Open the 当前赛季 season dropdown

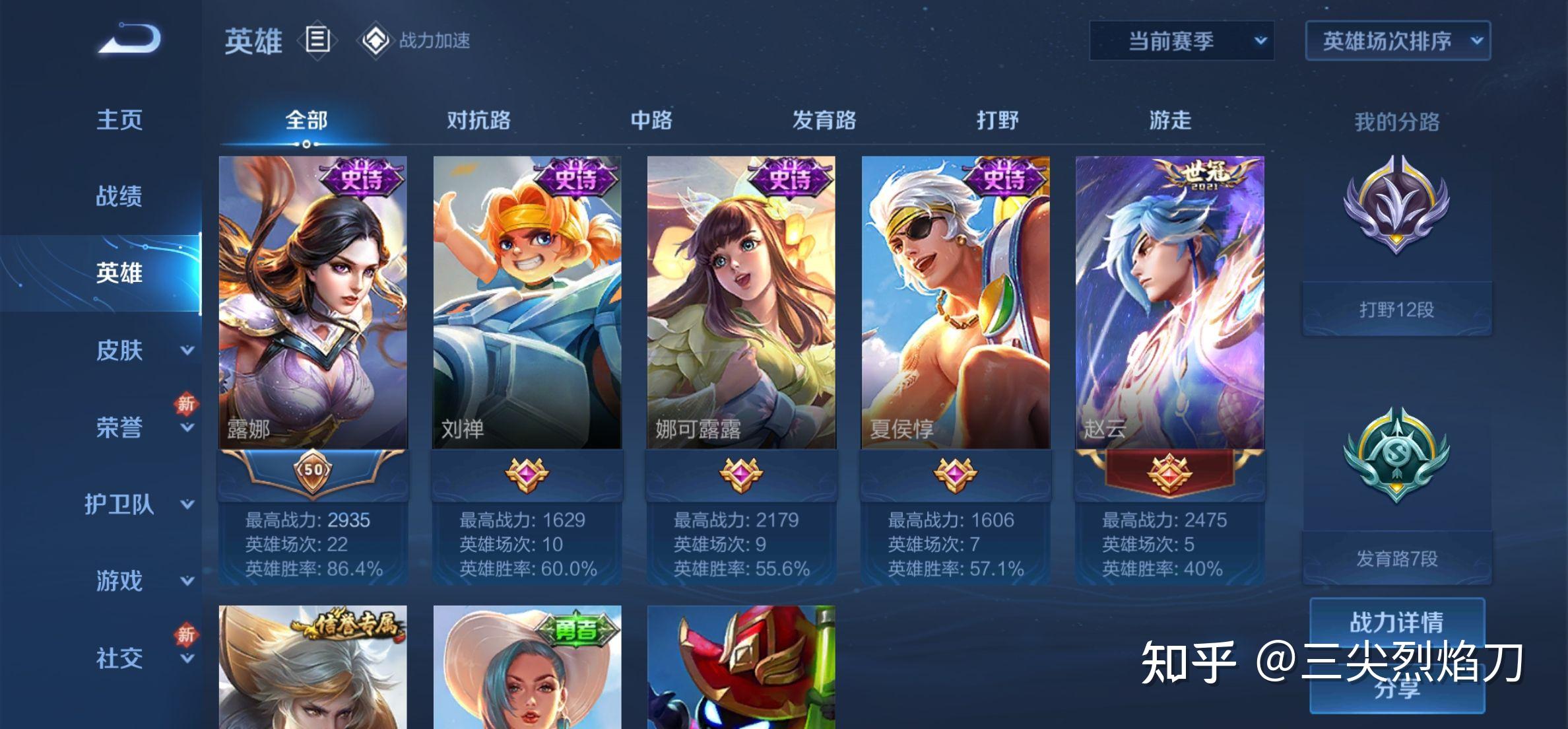coord(1181,41)
